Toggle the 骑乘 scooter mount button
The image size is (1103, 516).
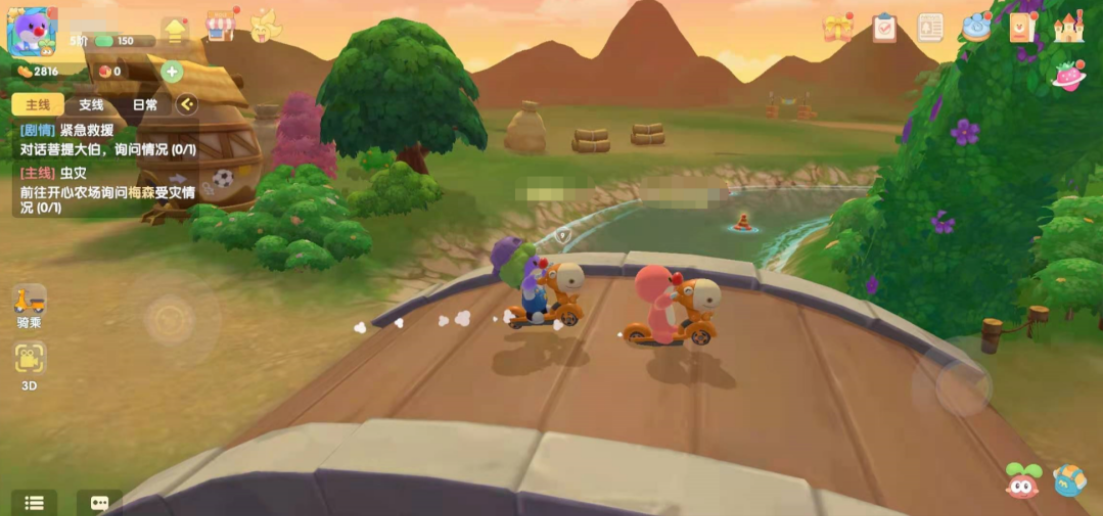point(29,302)
